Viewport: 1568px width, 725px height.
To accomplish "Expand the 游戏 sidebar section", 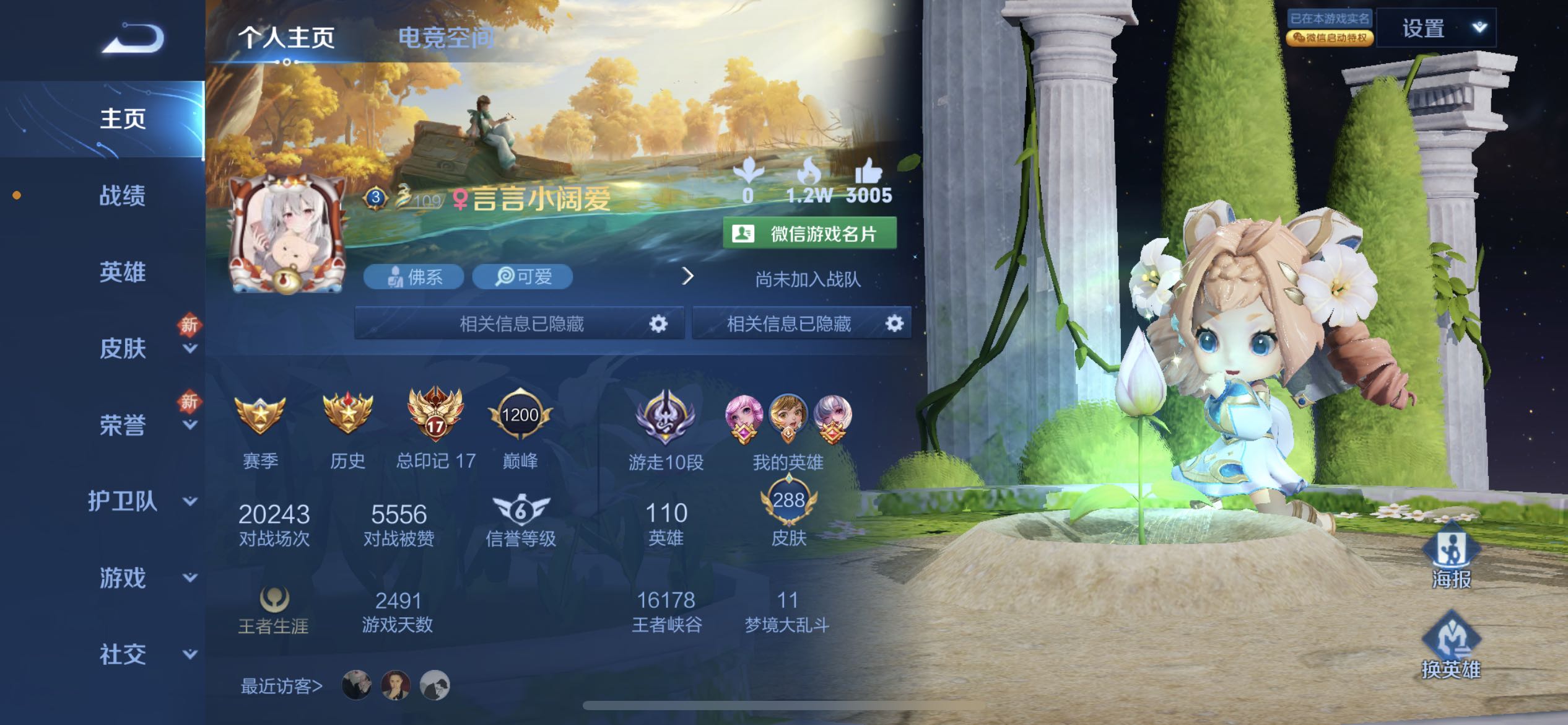I will click(x=123, y=578).
